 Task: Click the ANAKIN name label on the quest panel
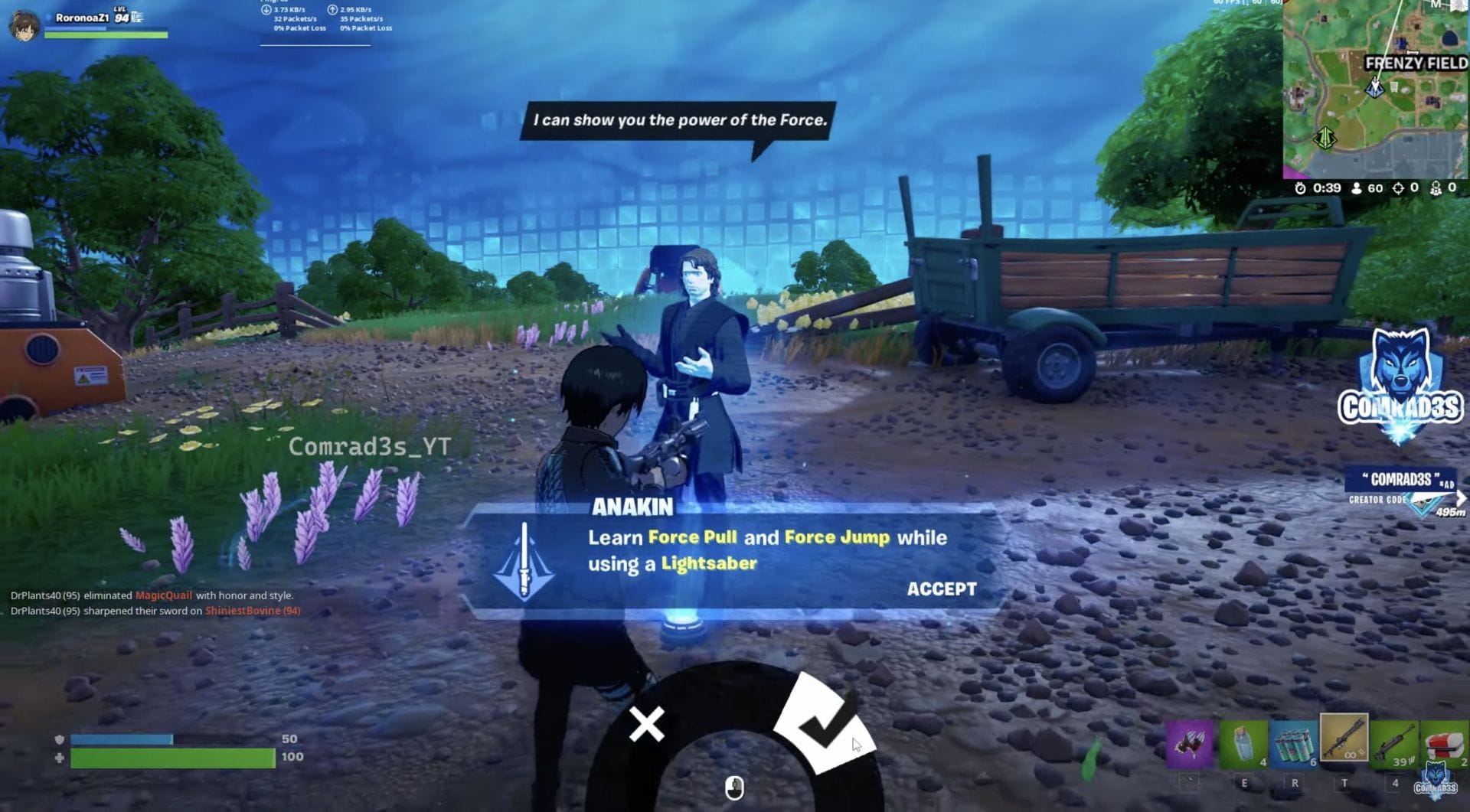tap(632, 507)
